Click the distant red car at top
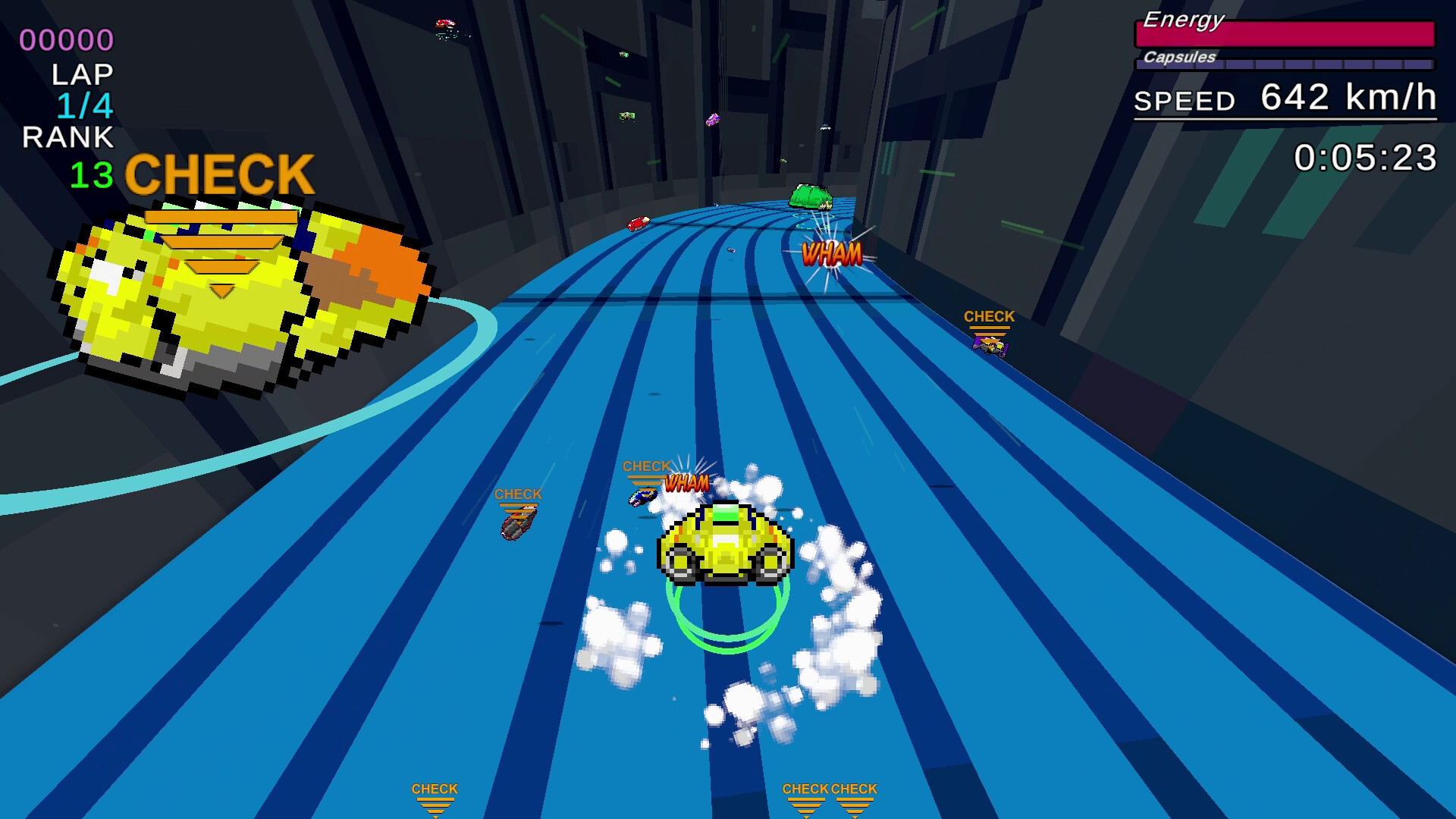 445,24
